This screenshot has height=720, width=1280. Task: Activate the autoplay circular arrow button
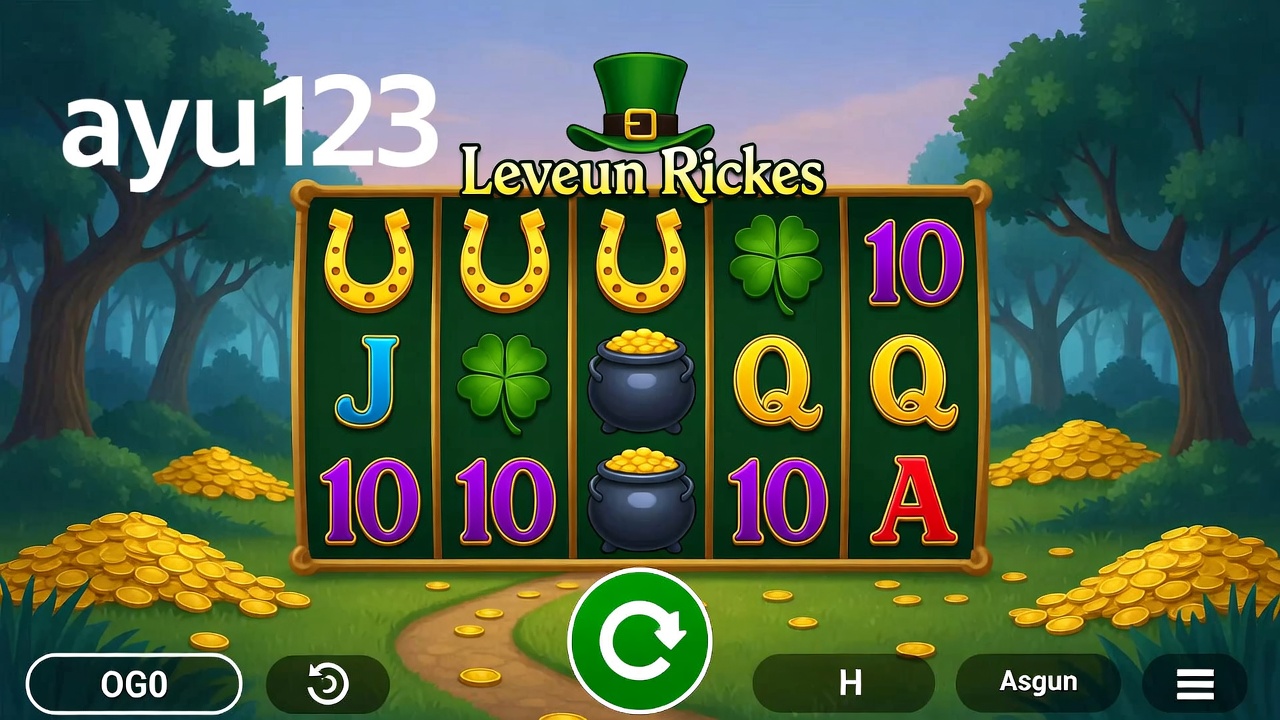coord(328,684)
